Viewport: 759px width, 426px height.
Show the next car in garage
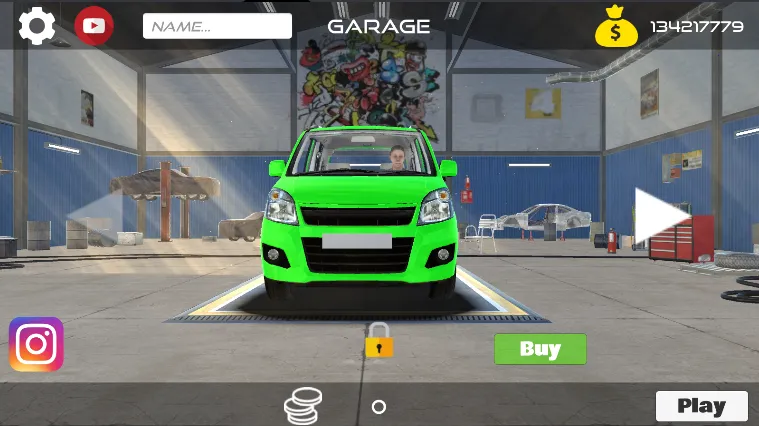[x=661, y=215]
